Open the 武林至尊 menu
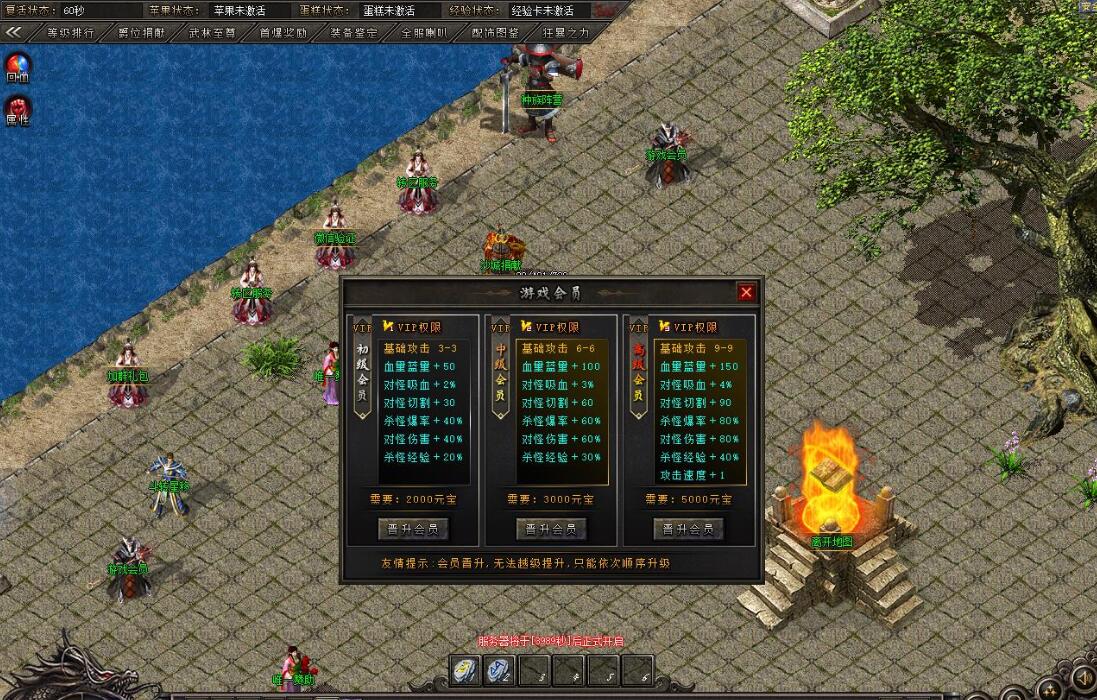 click(x=212, y=32)
